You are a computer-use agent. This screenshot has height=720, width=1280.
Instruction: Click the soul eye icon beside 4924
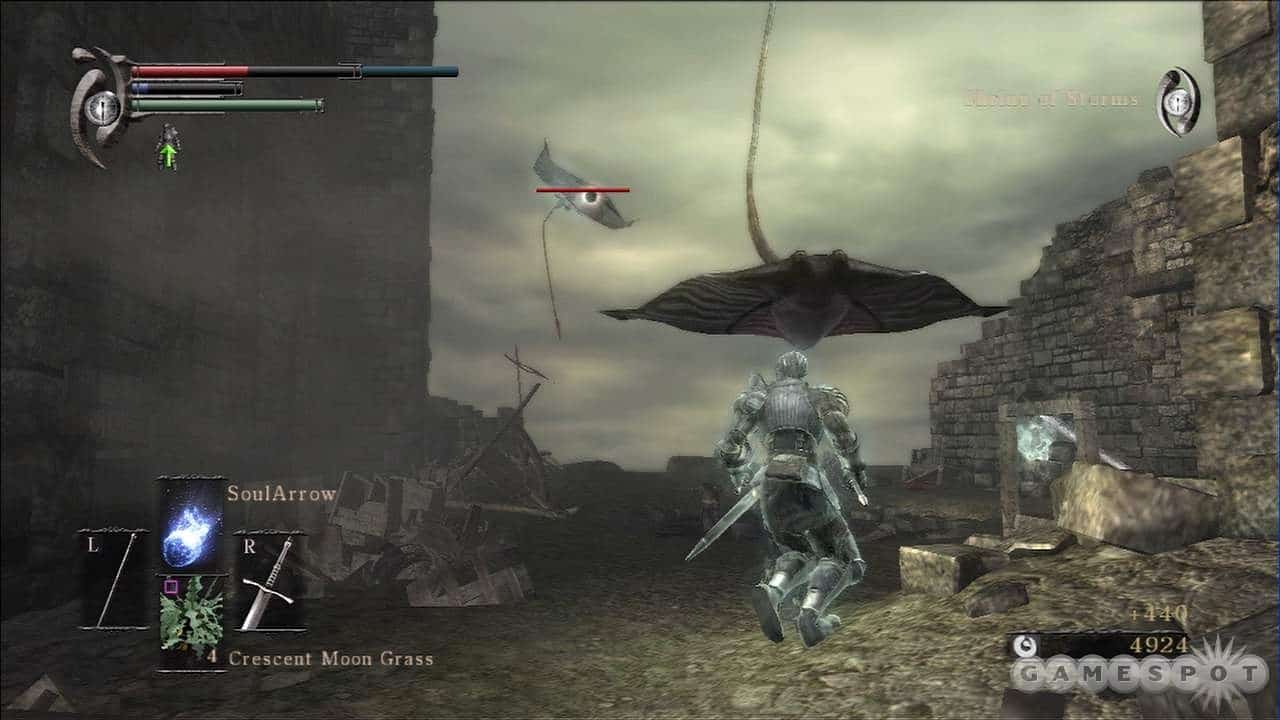(1024, 643)
